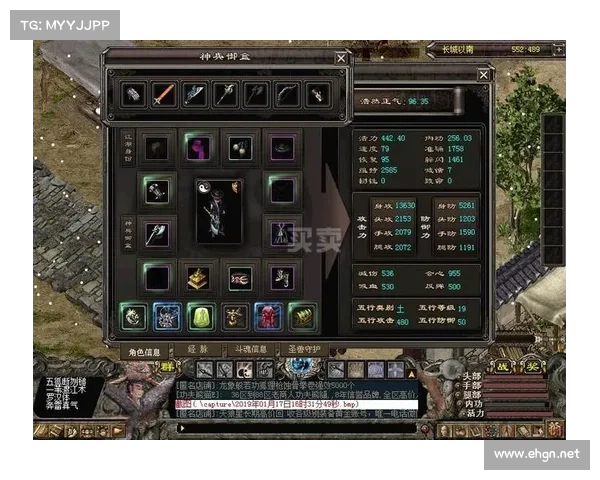Click the two-orb earrings equipment slot

point(238,148)
